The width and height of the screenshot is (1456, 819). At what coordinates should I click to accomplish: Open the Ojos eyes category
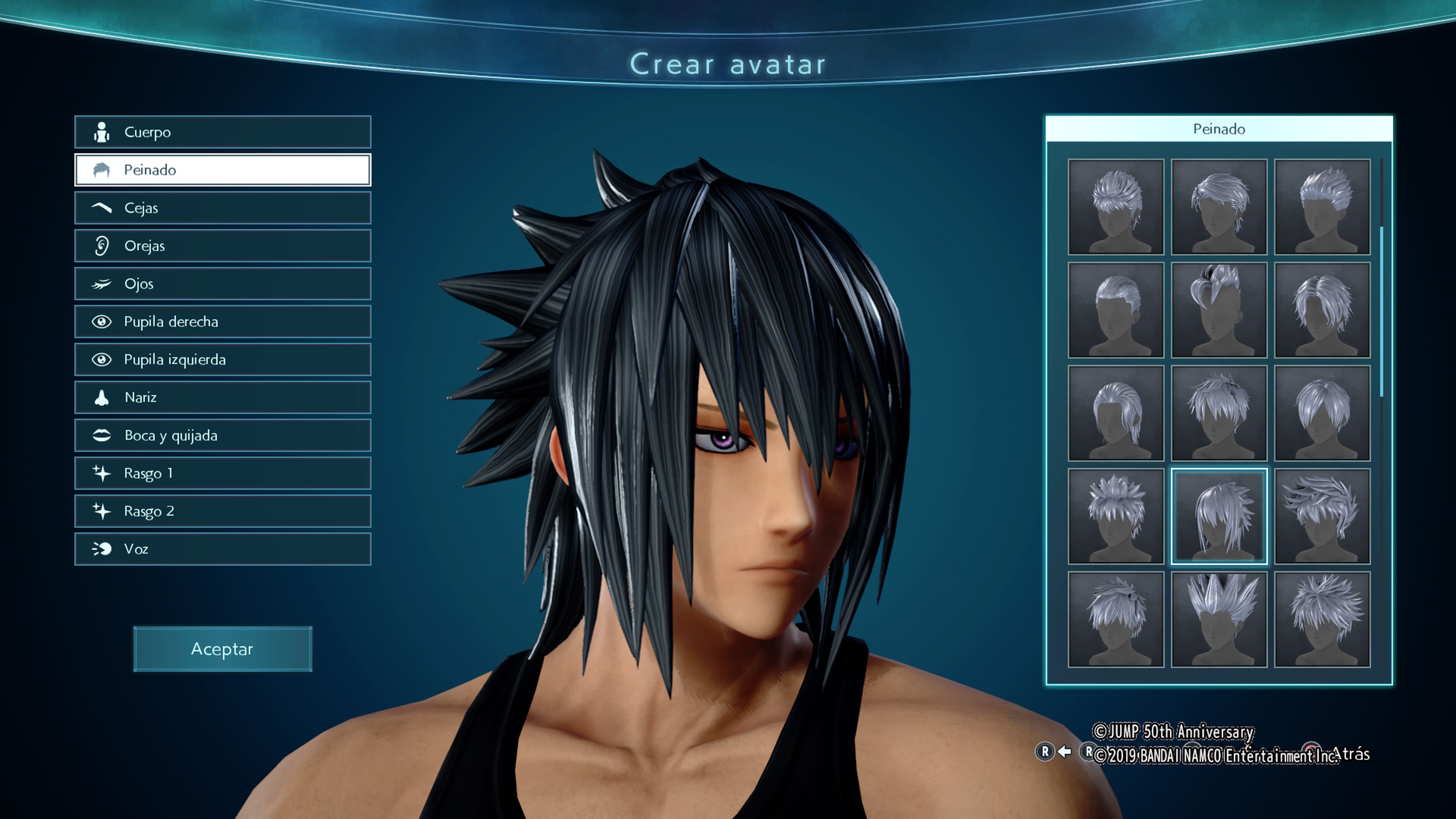(x=223, y=284)
